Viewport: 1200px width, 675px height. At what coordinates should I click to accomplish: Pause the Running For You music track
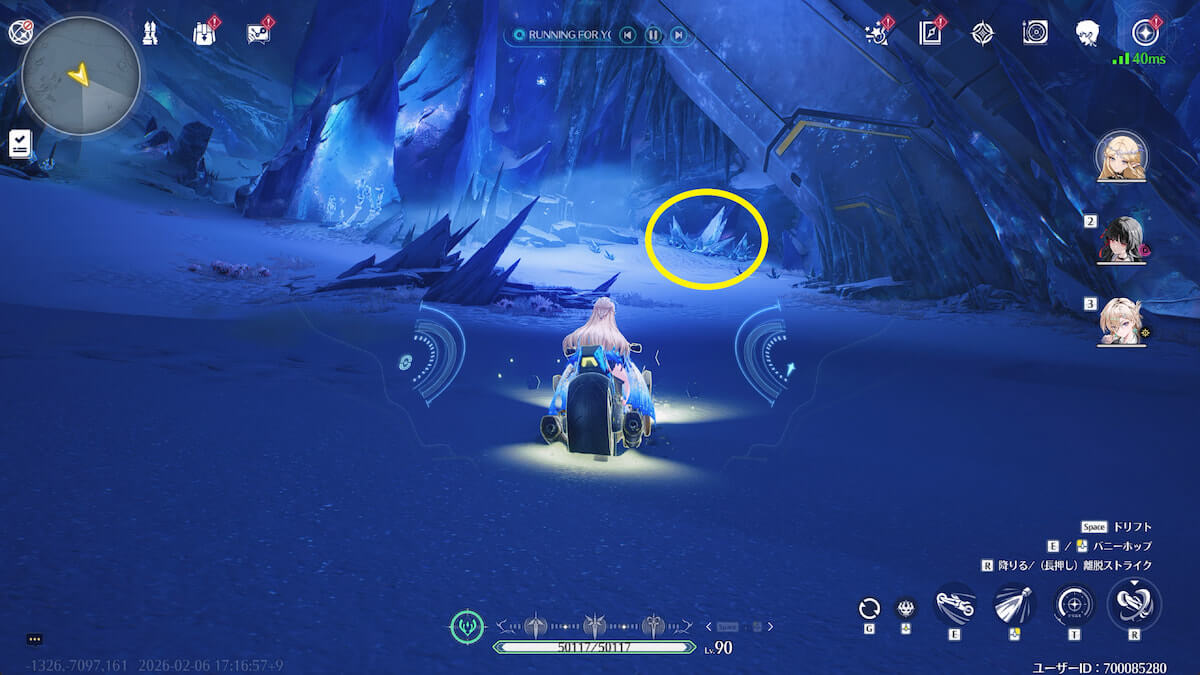tap(653, 36)
